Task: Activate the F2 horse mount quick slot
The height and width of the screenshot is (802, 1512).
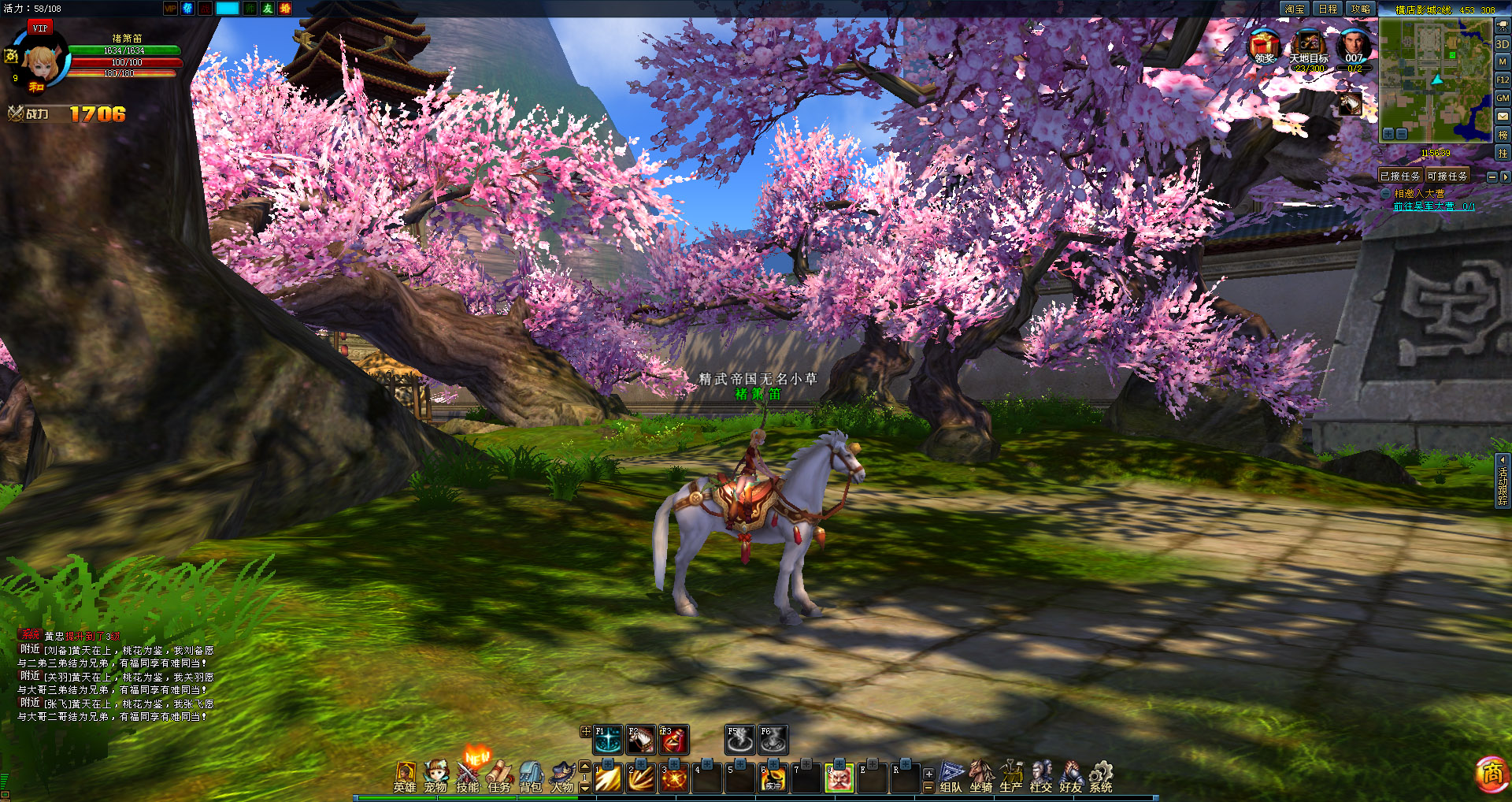Action: click(x=641, y=740)
